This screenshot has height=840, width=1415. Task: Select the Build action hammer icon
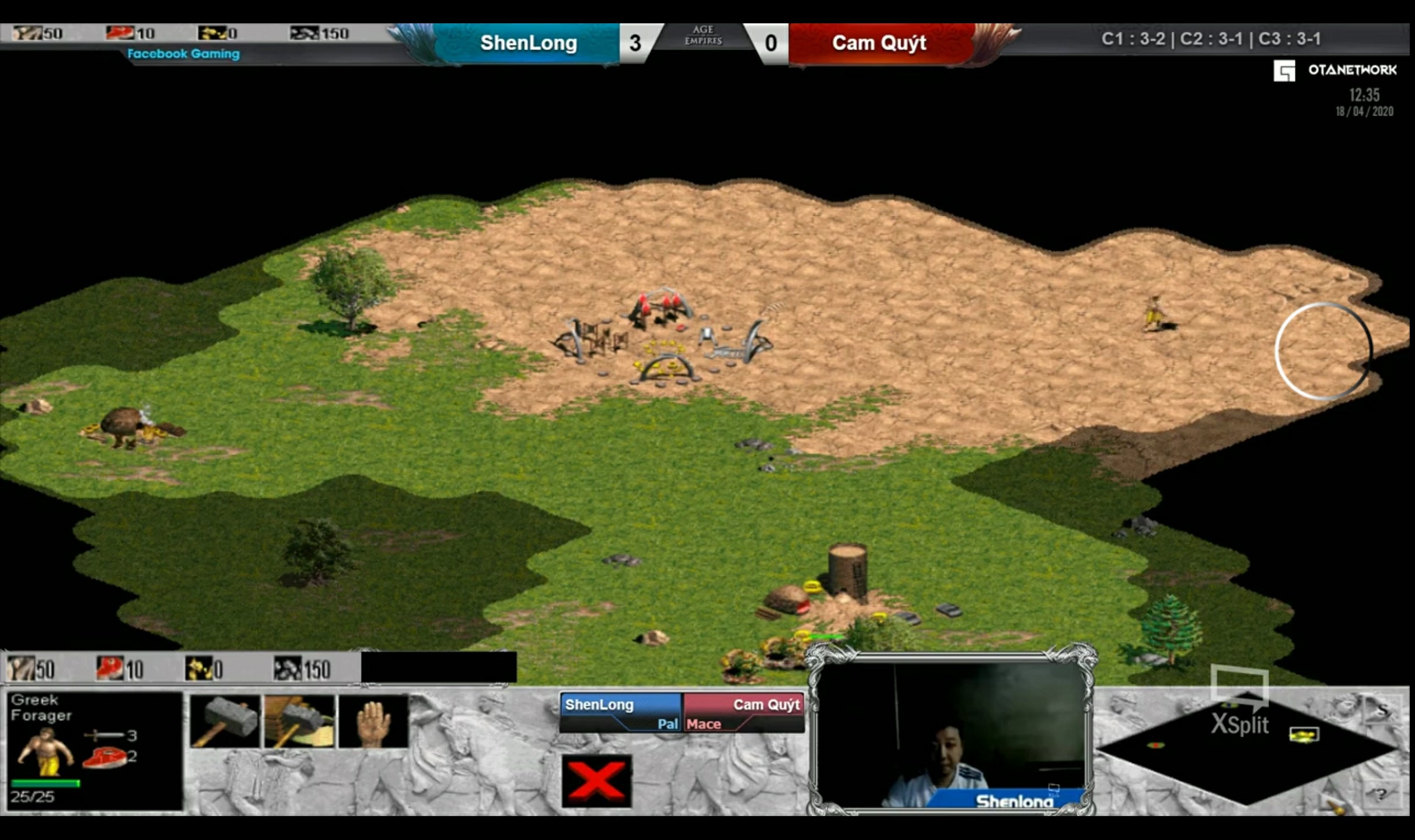[223, 722]
